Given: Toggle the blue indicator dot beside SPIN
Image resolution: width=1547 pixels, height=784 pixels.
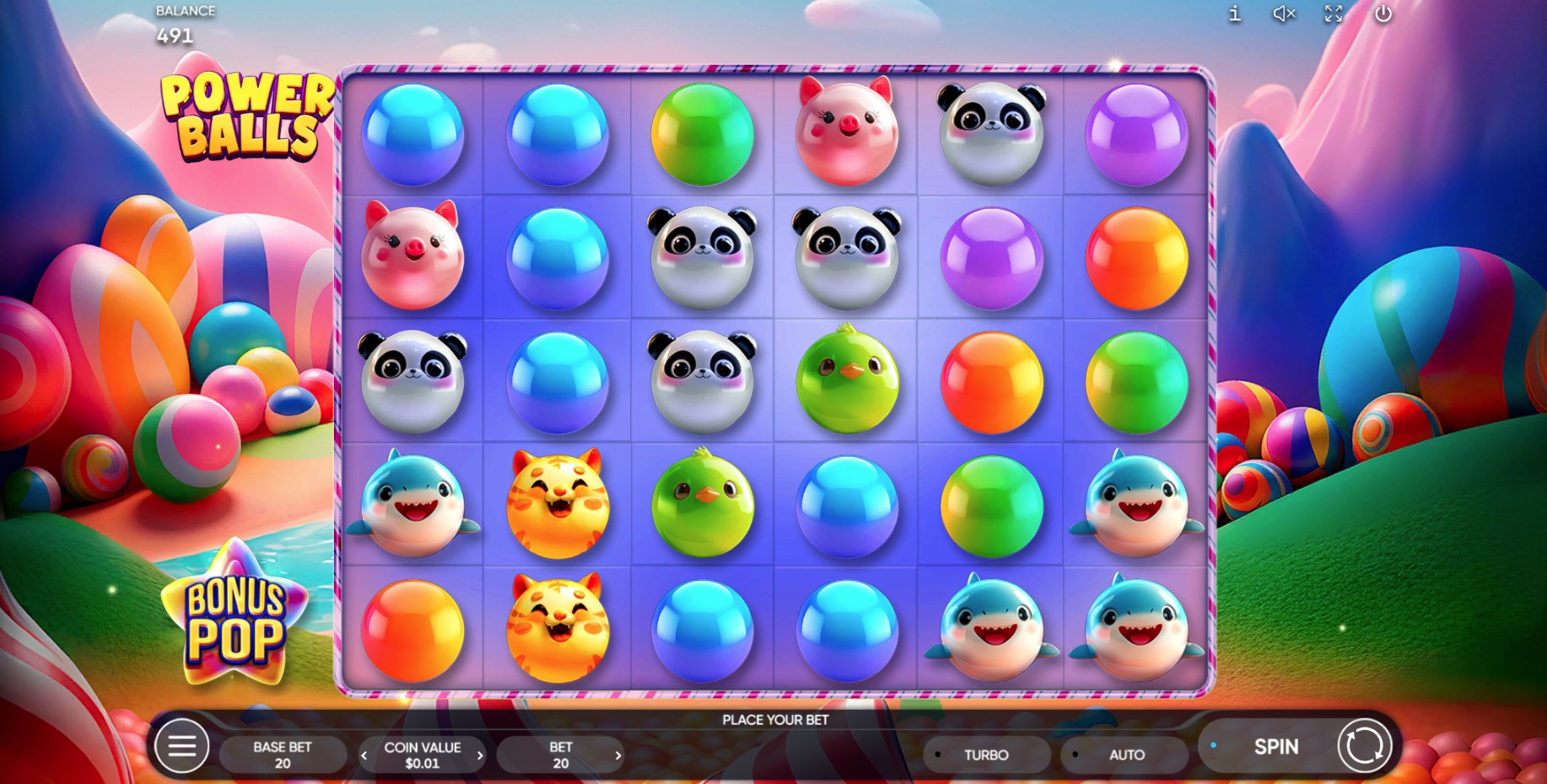Looking at the screenshot, I should [x=1215, y=745].
